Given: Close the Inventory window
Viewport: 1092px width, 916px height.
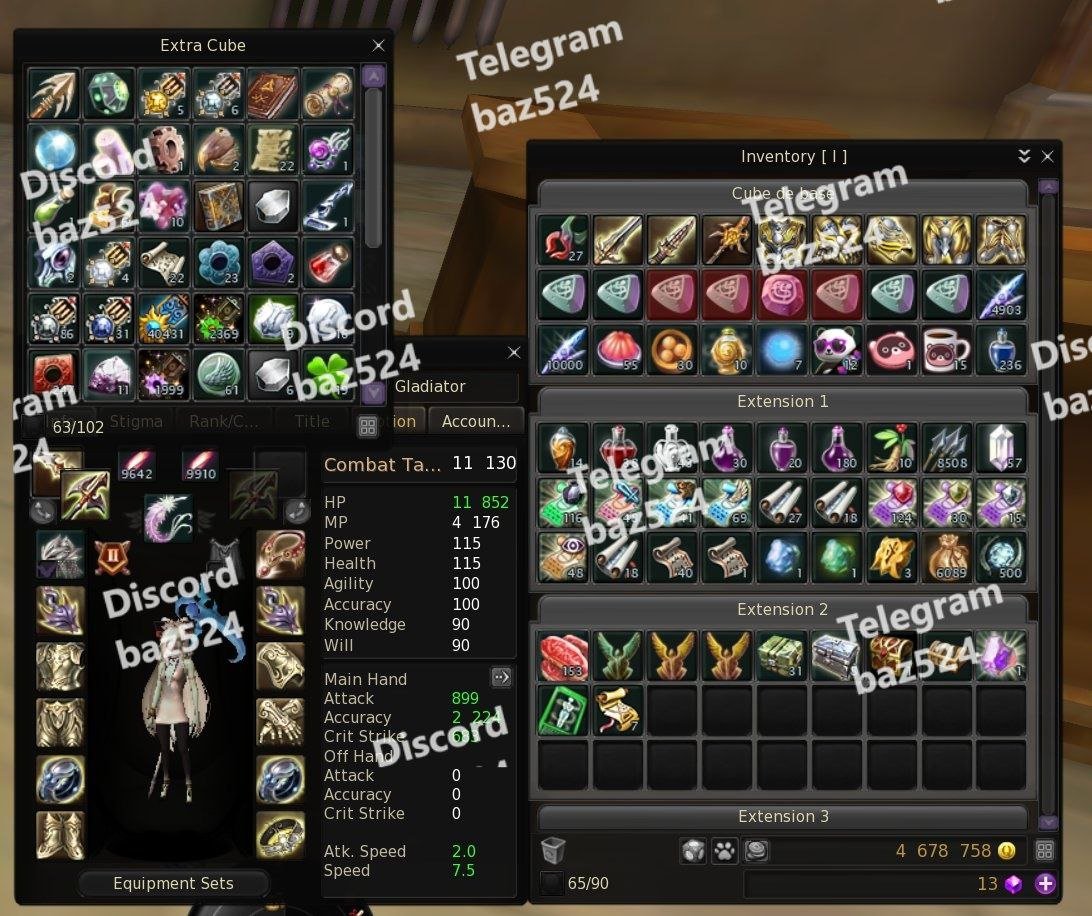Looking at the screenshot, I should click(1047, 157).
